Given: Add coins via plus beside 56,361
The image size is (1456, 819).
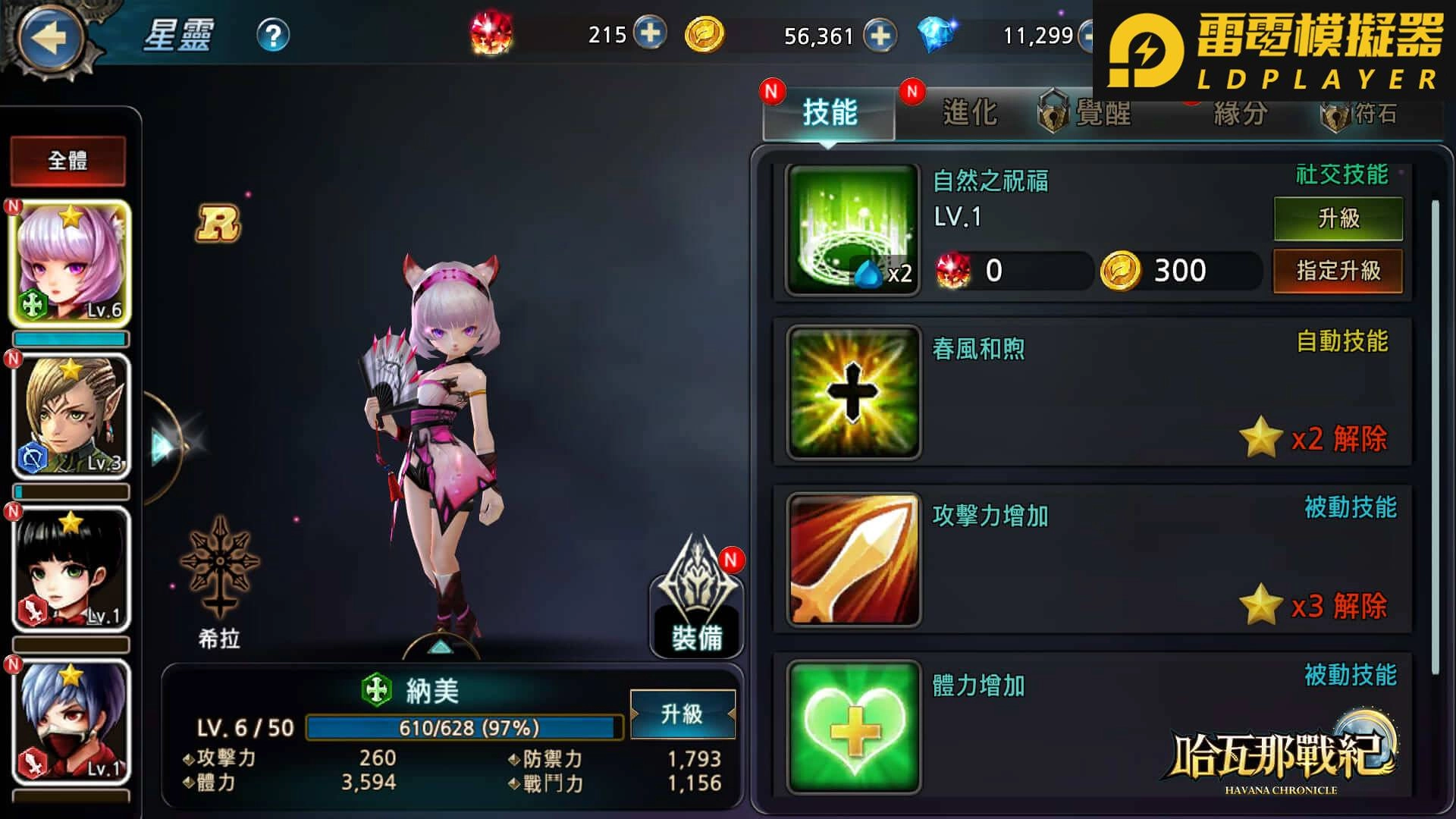Looking at the screenshot, I should click(x=880, y=34).
